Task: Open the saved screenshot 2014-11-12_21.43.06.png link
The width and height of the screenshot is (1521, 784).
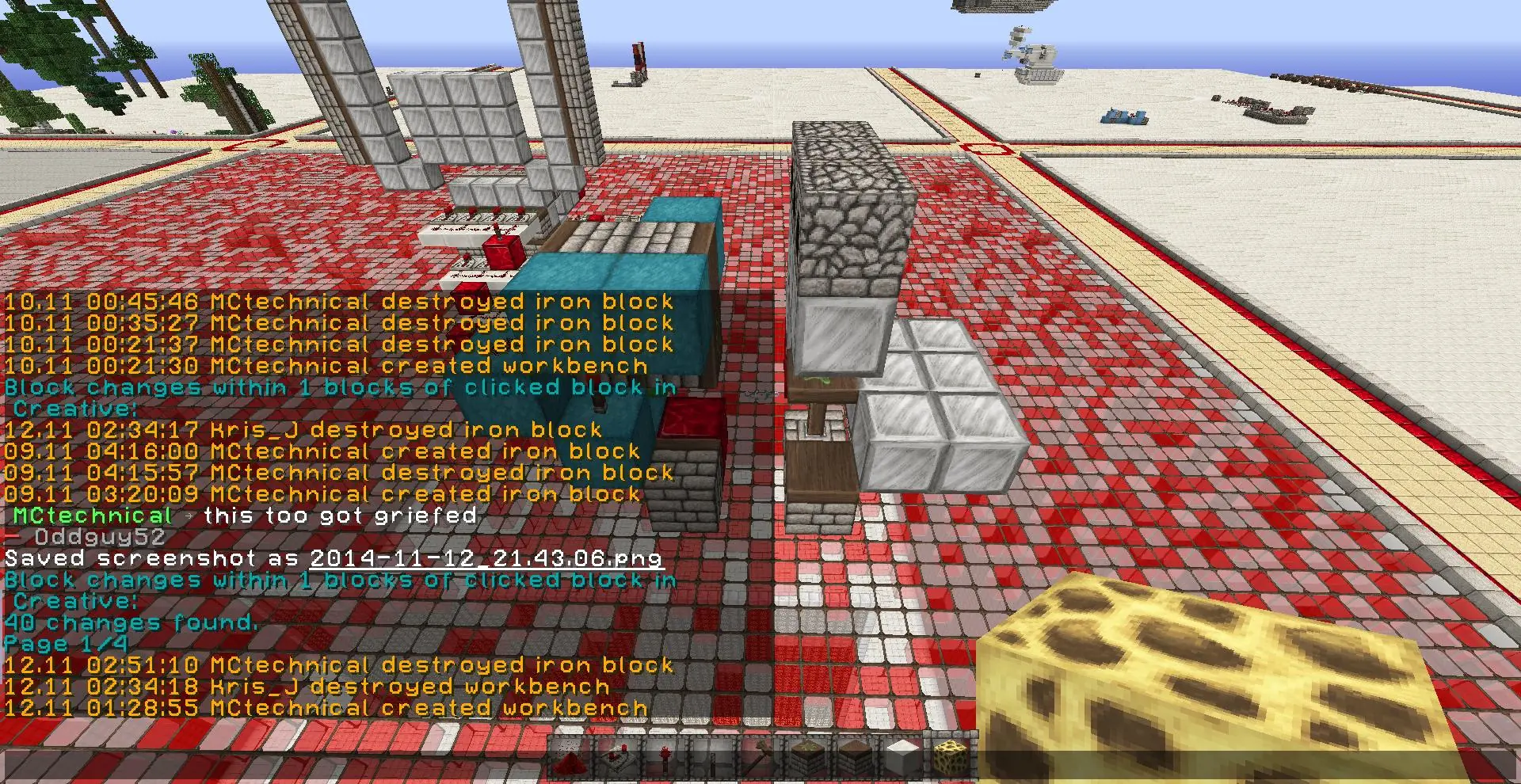Action: (486, 558)
